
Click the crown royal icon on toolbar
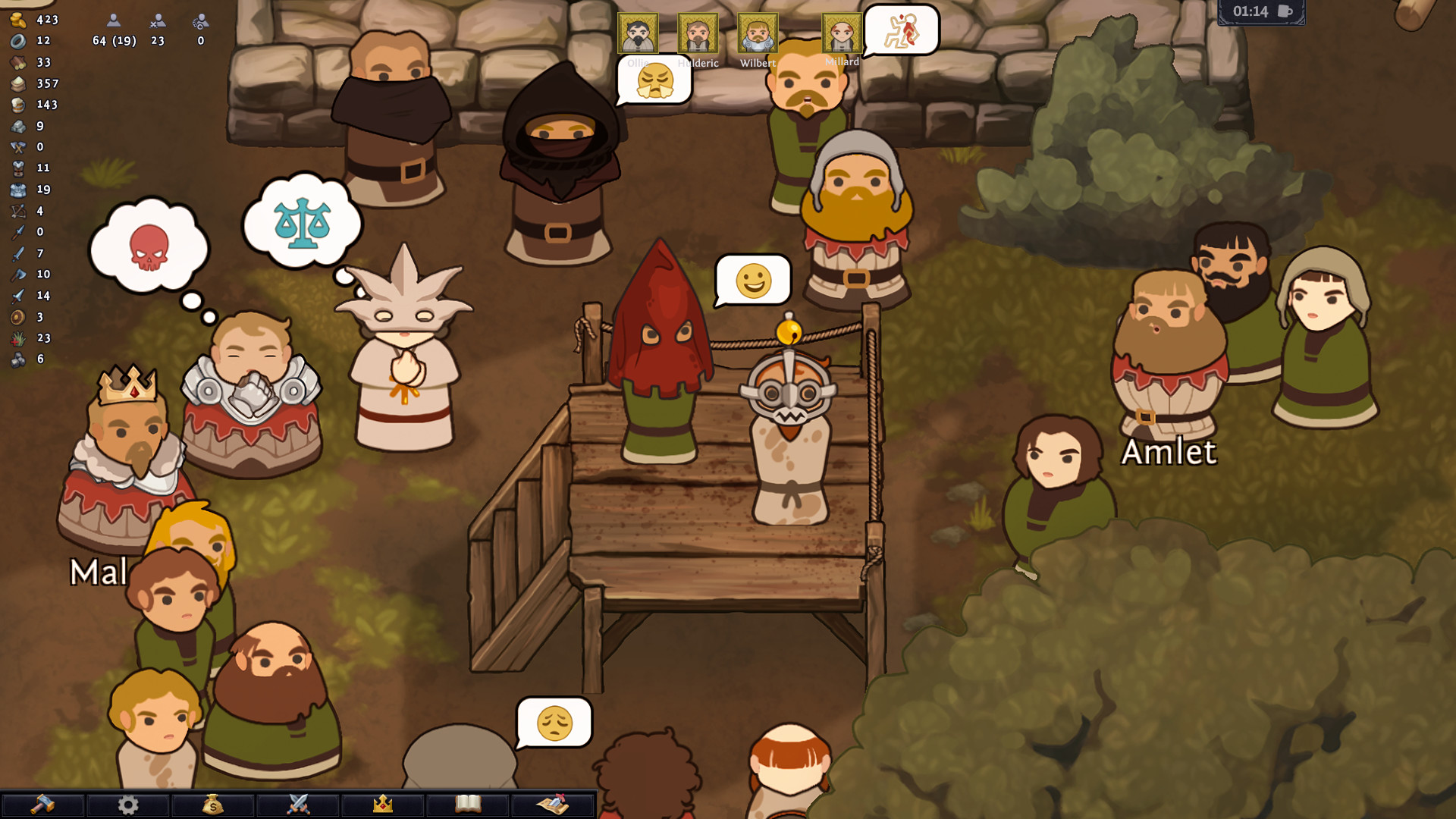(383, 806)
